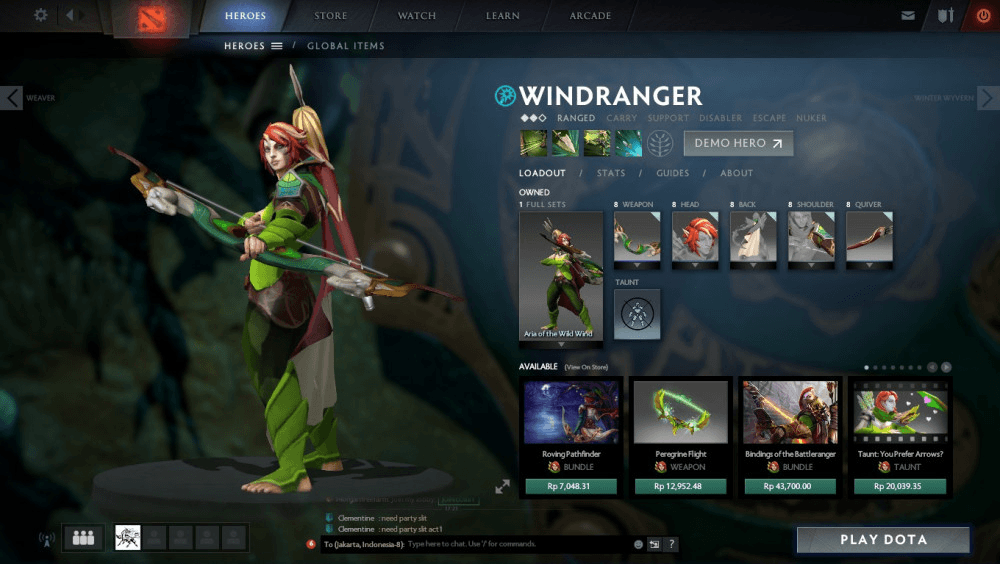Launch the Demo Hero mode
The height and width of the screenshot is (564, 1000).
pyautogui.click(x=738, y=143)
